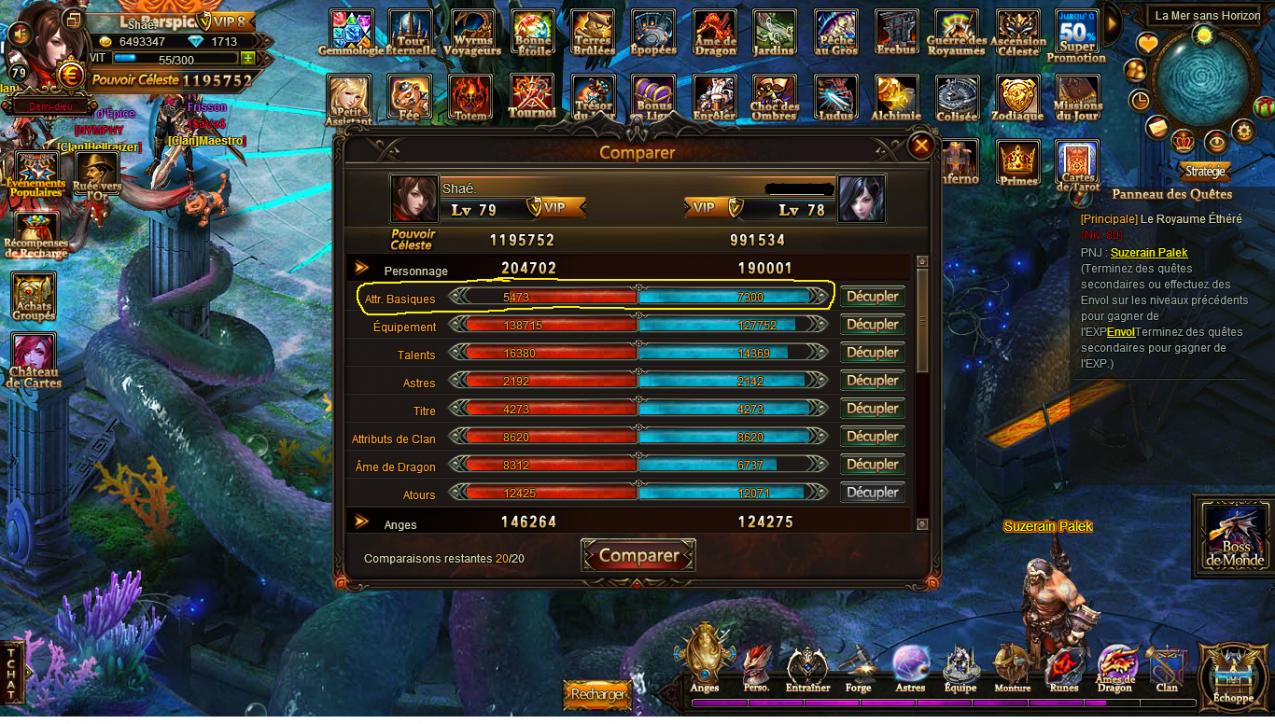Open Cartes de Tarot
This screenshot has height=724, width=1275.
coord(1077,164)
